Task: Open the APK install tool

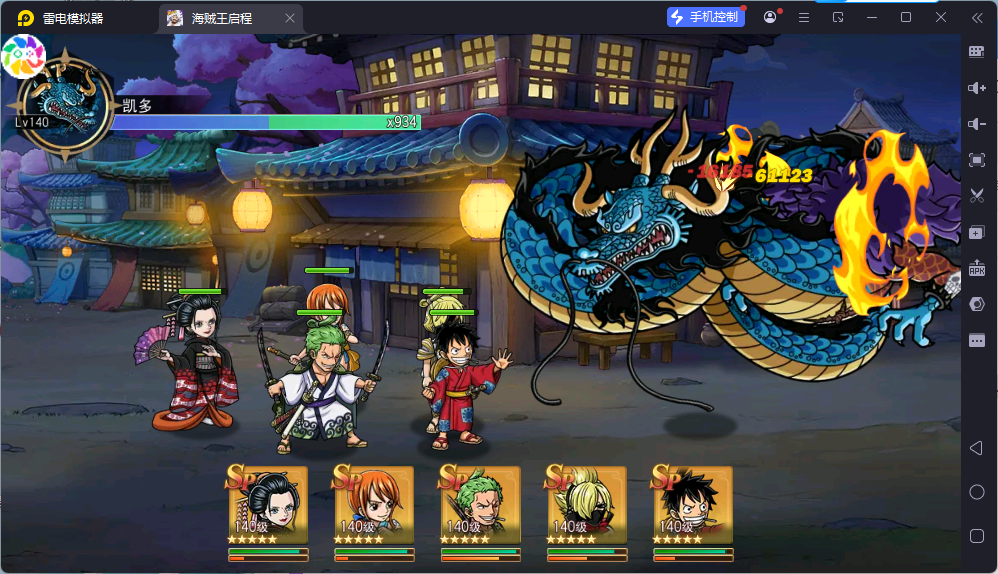Action: 977,268
